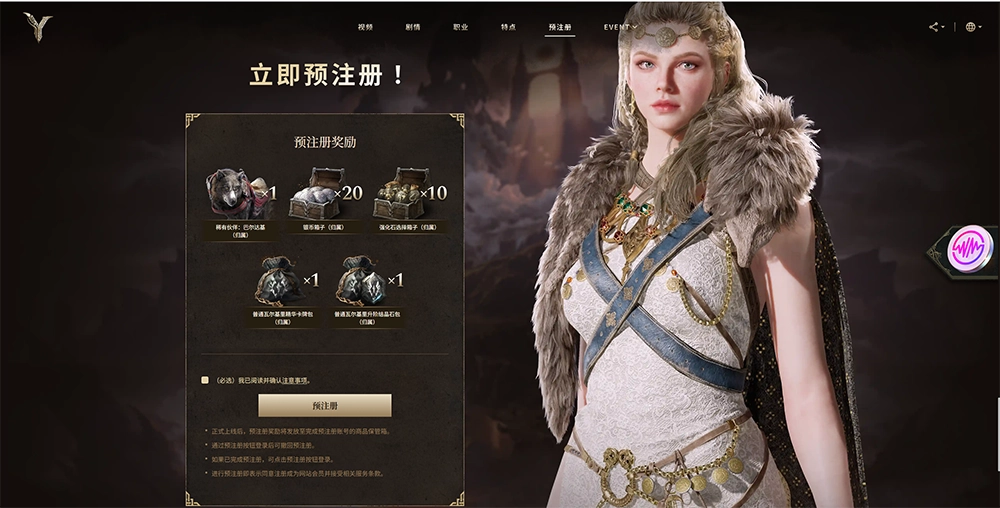This screenshot has width=1000, height=508.
Task: Select the card pack bag reward
Action: [x=277, y=281]
